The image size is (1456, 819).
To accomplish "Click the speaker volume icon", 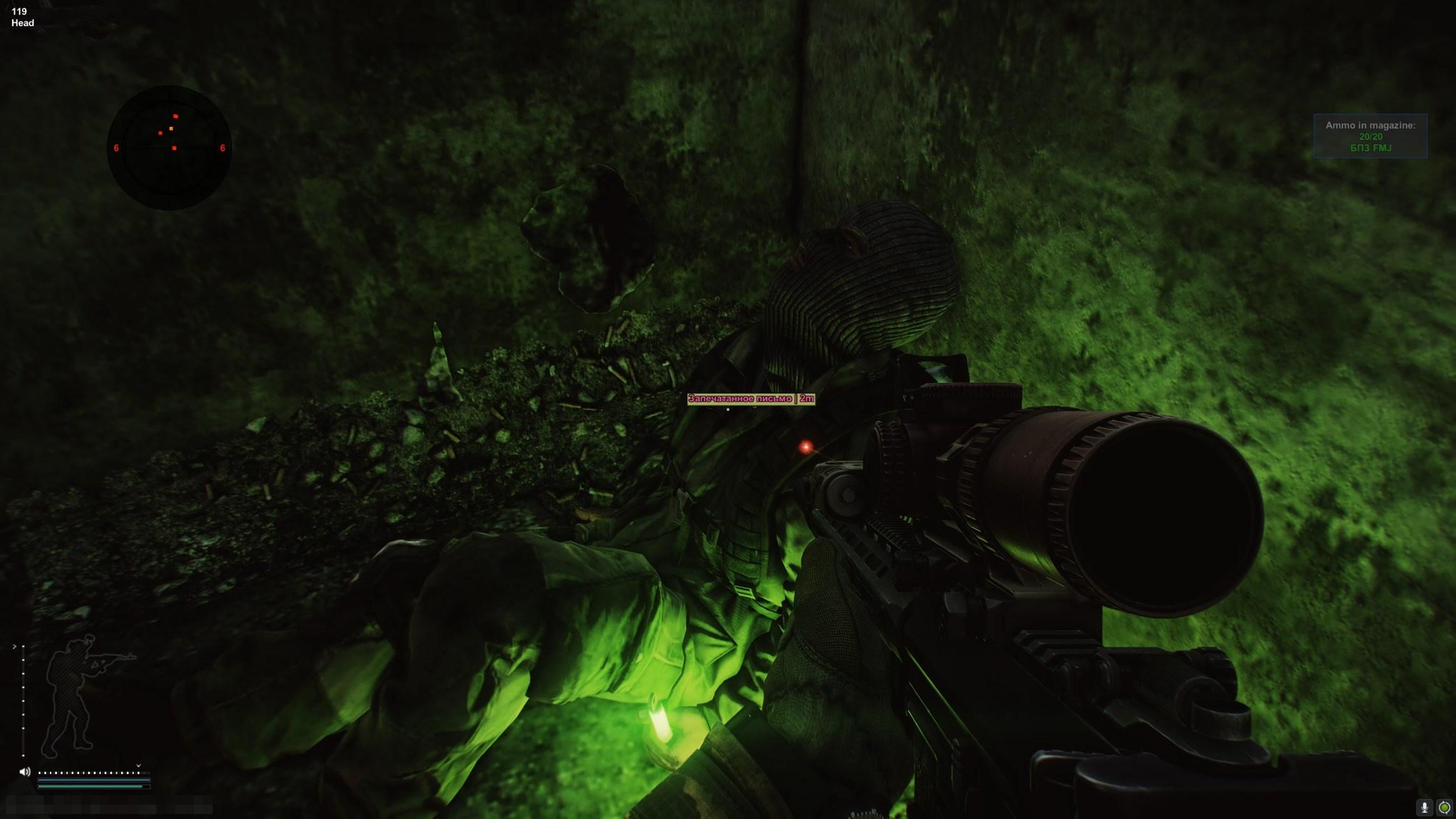I will click(x=25, y=771).
